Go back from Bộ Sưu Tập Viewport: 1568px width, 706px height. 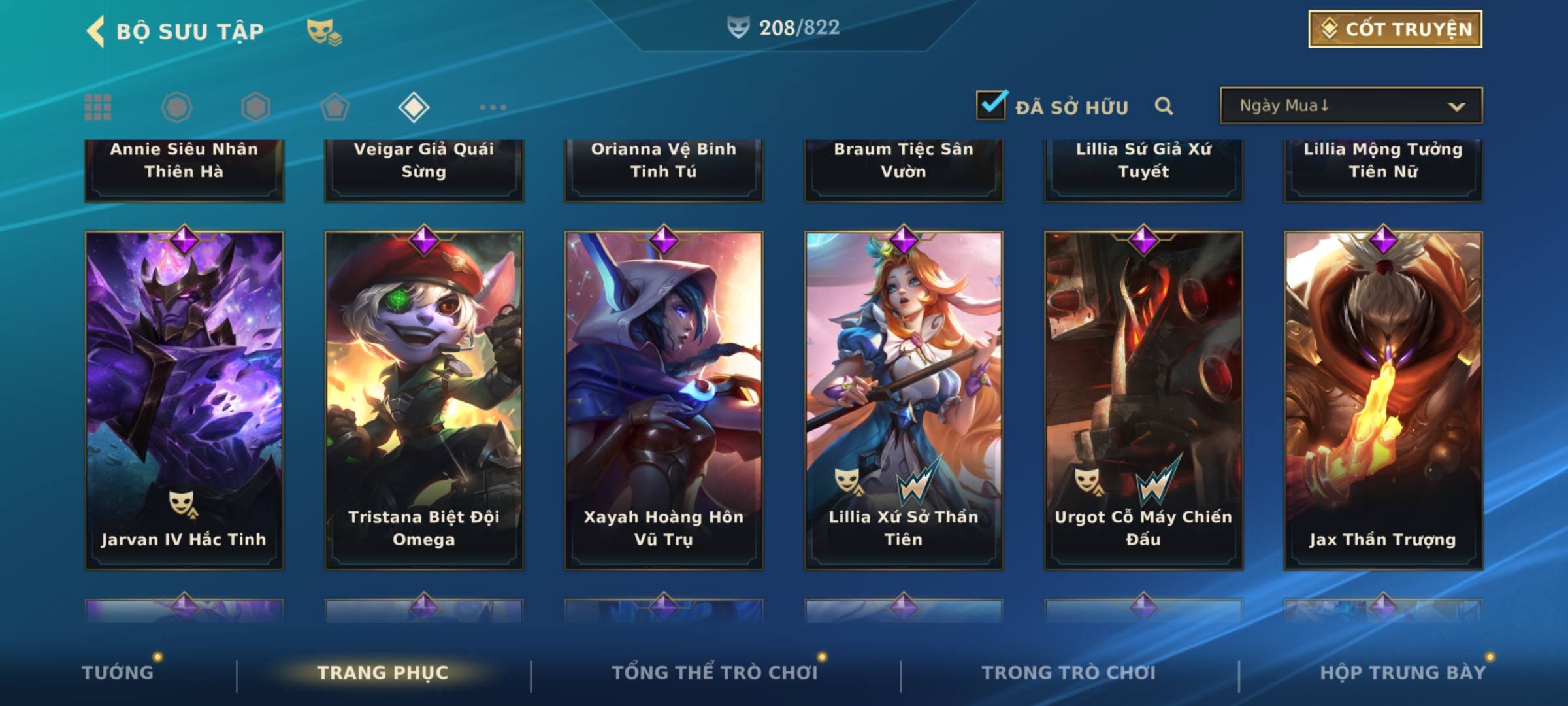tap(96, 31)
